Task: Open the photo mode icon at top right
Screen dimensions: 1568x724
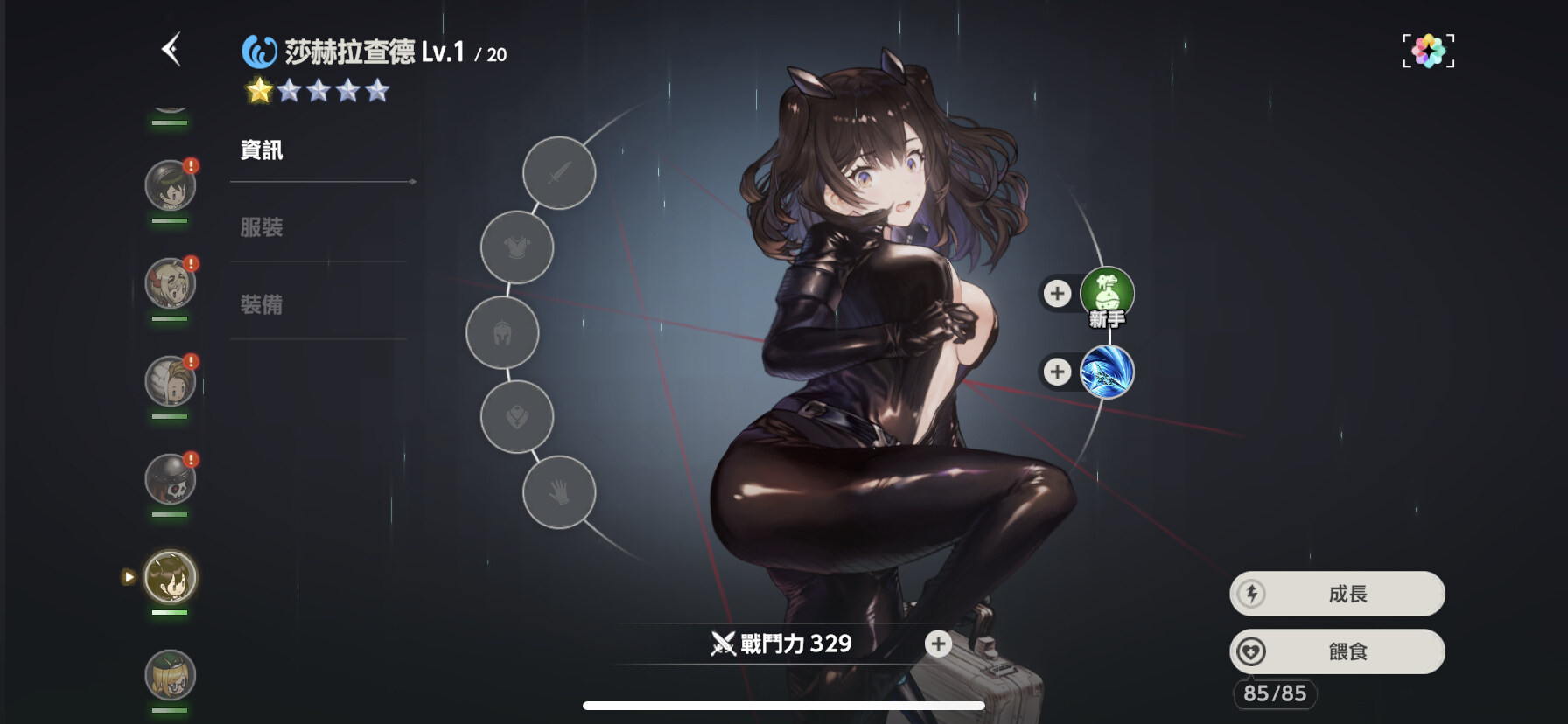Action: point(1428,50)
